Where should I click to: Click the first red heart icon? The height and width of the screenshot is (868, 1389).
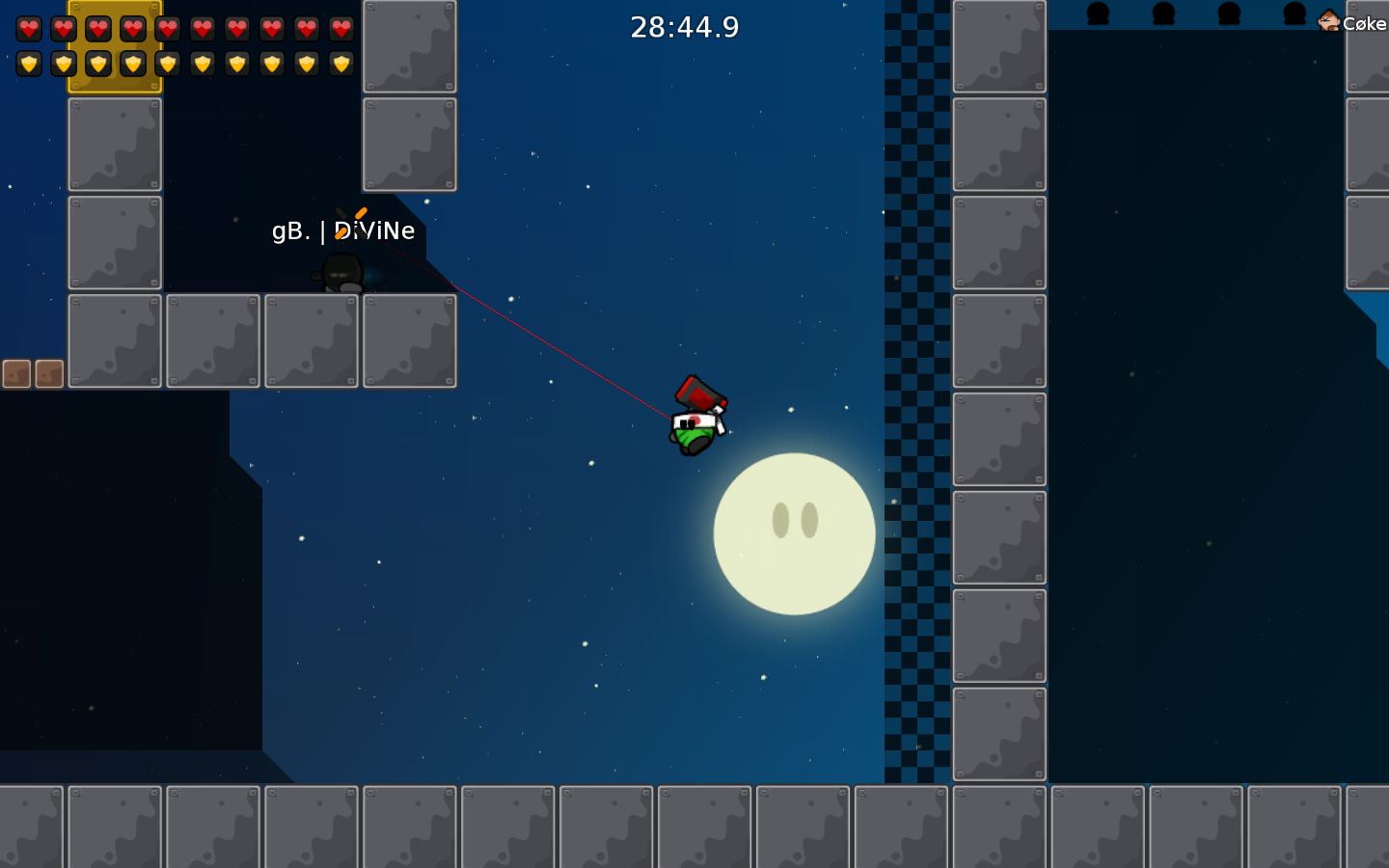point(30,28)
